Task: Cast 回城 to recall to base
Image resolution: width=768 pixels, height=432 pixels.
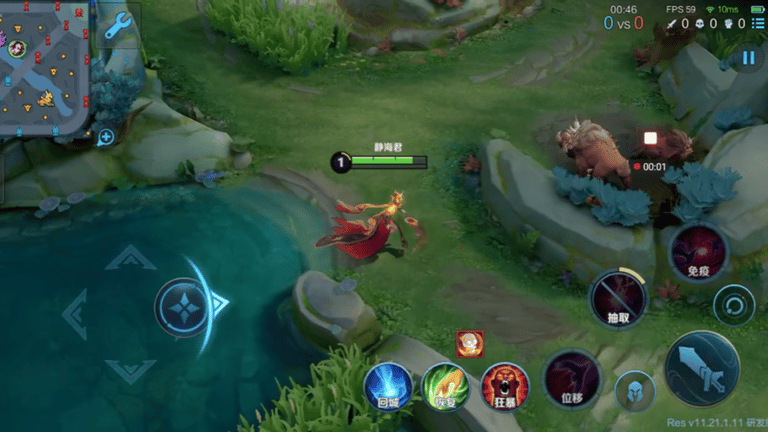Action: click(x=388, y=387)
